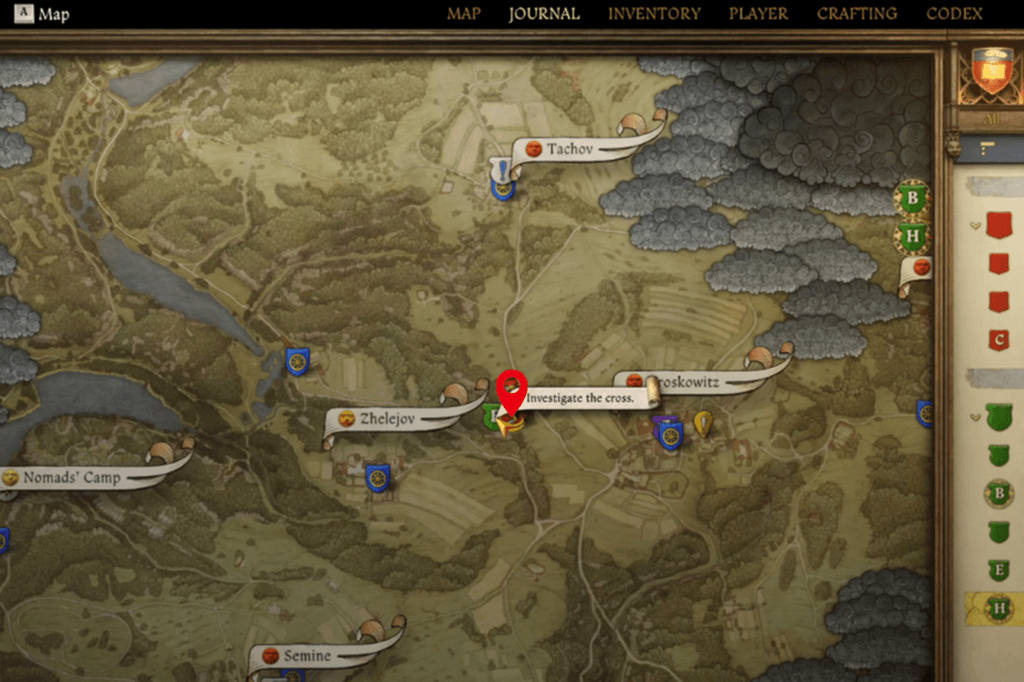Screen dimensions: 1024x682
Task: Pick the red C shield quest entry
Action: point(998,340)
